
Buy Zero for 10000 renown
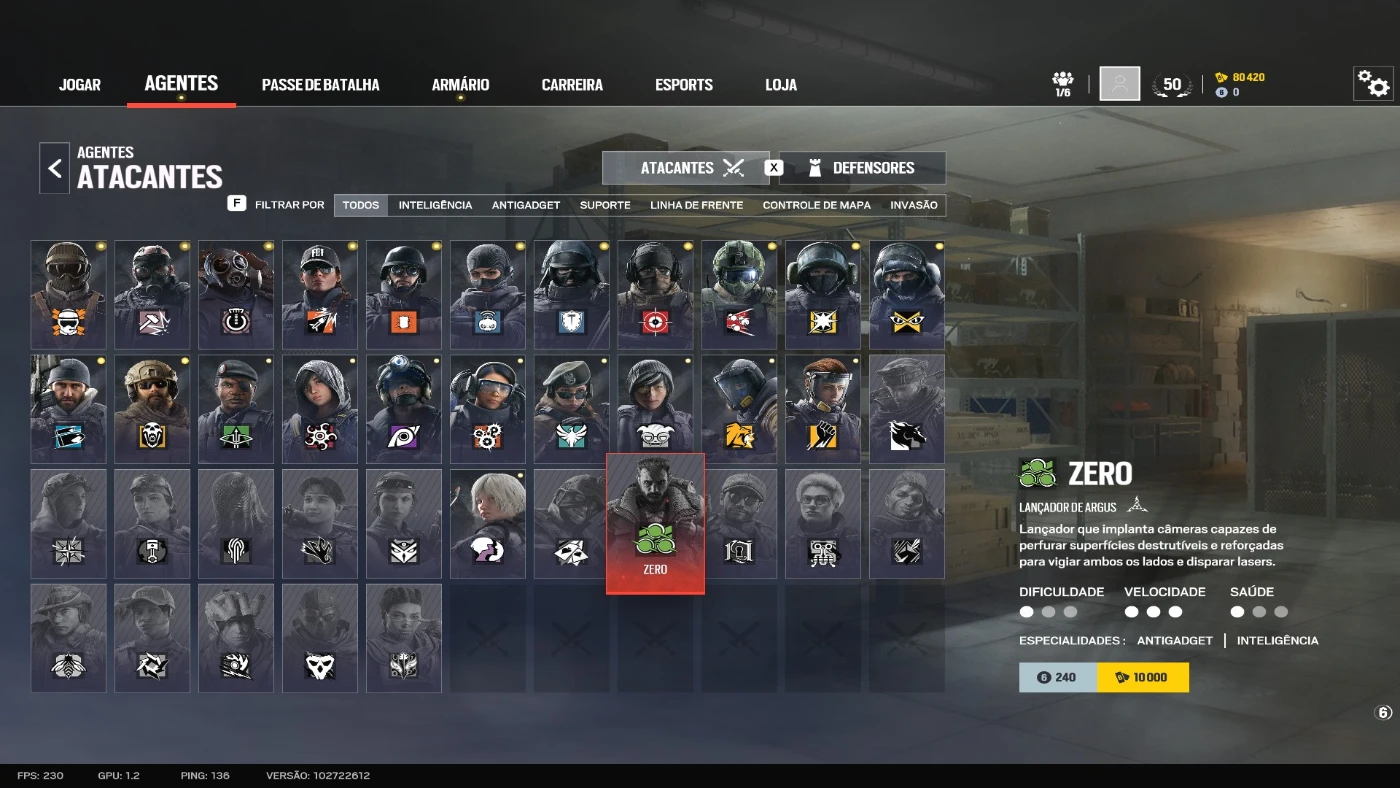(1142, 677)
